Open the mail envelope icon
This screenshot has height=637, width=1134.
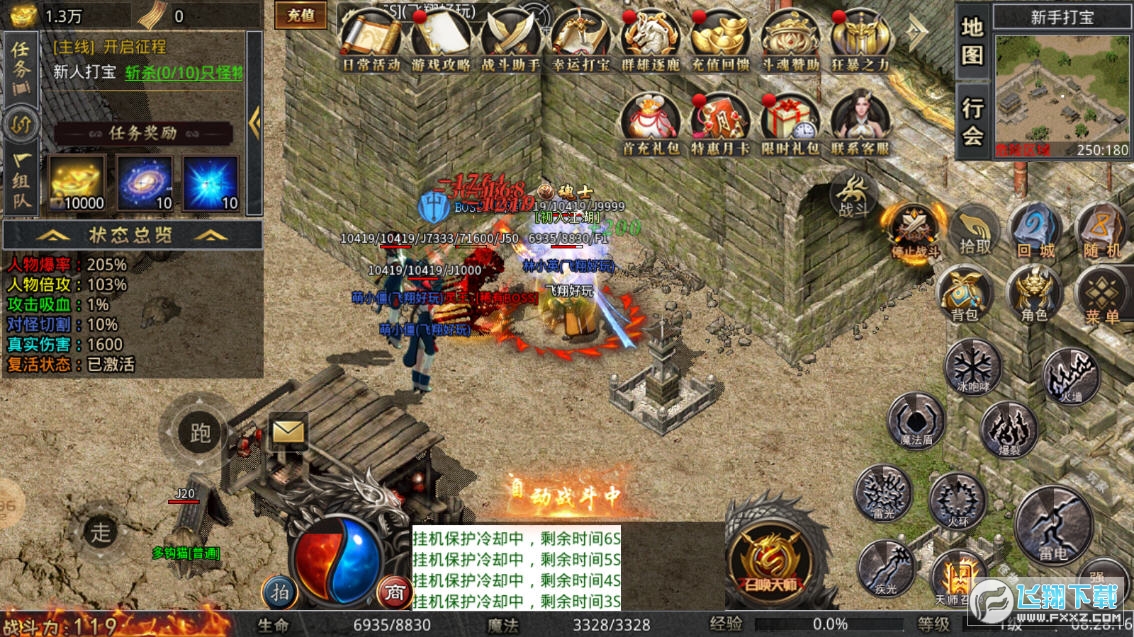(x=288, y=431)
